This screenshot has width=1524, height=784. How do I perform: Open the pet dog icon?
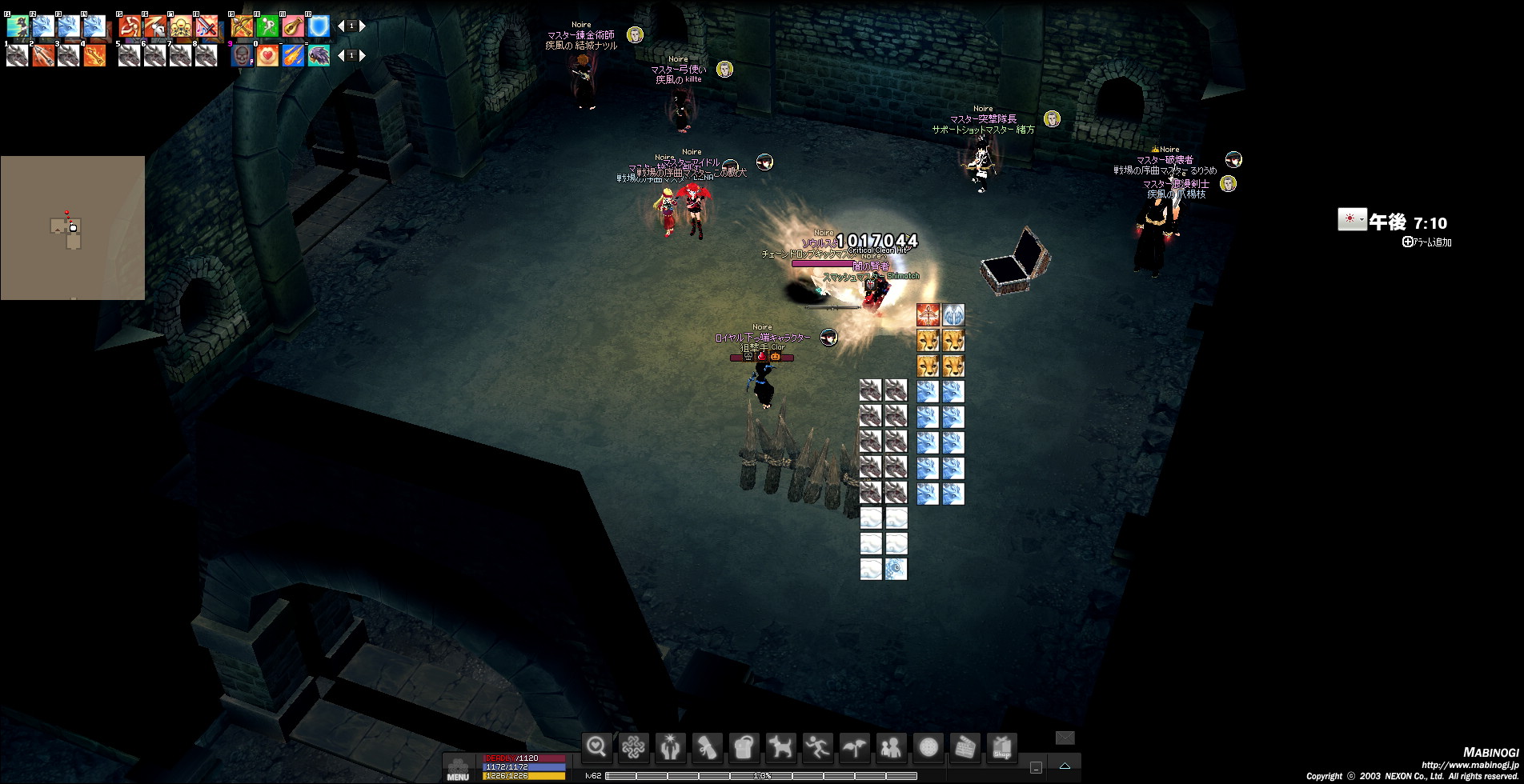(x=781, y=747)
